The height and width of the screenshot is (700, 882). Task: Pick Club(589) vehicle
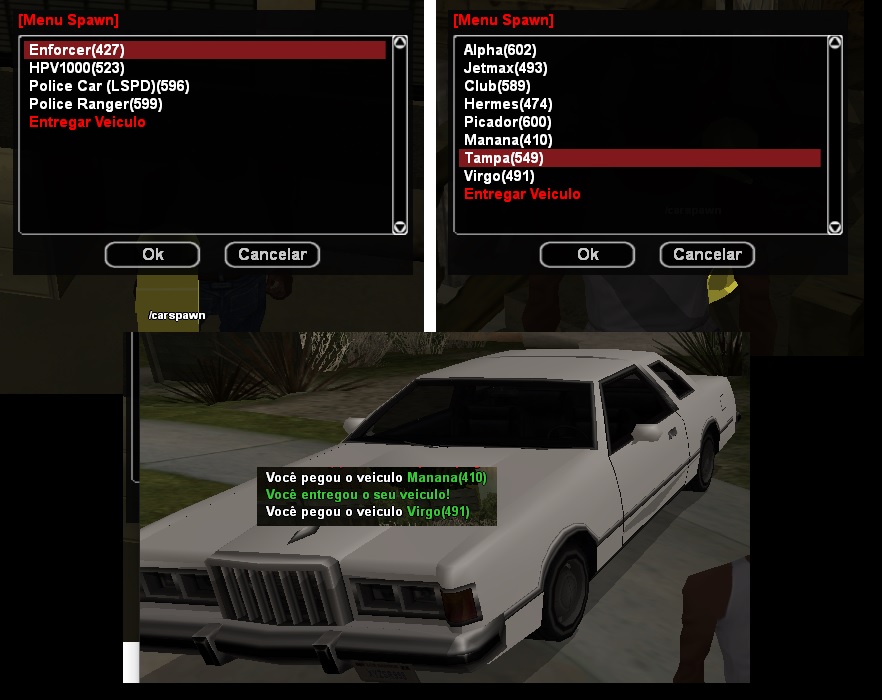[x=497, y=86]
